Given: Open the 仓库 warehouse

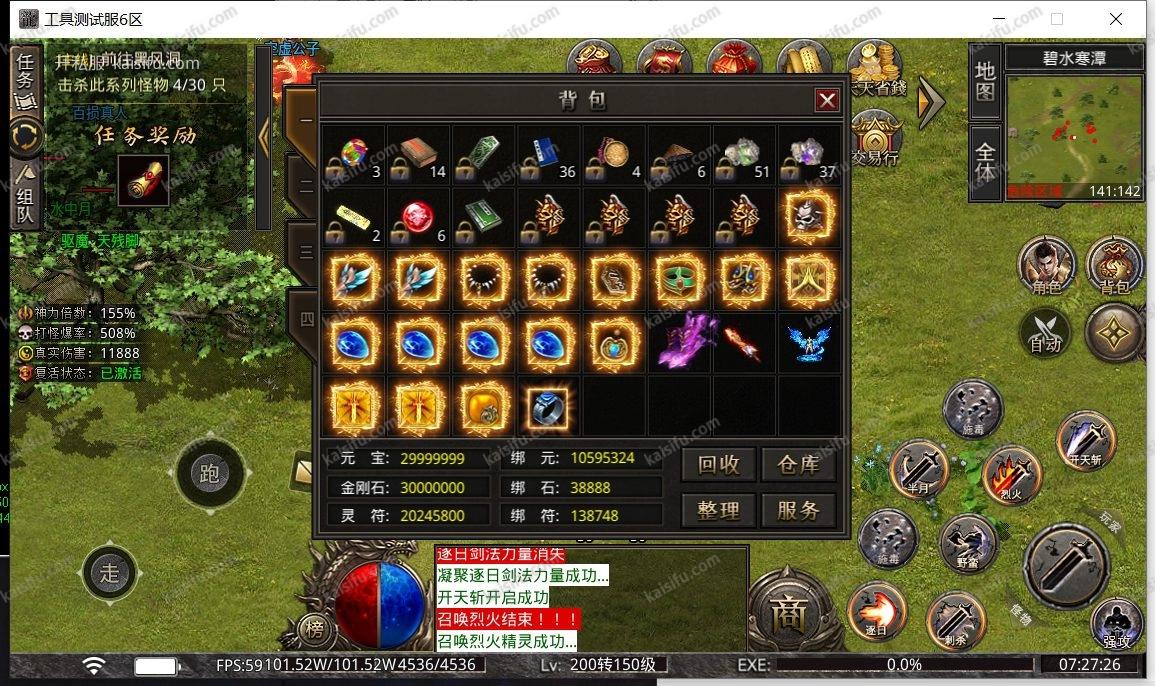Looking at the screenshot, I should (798, 465).
